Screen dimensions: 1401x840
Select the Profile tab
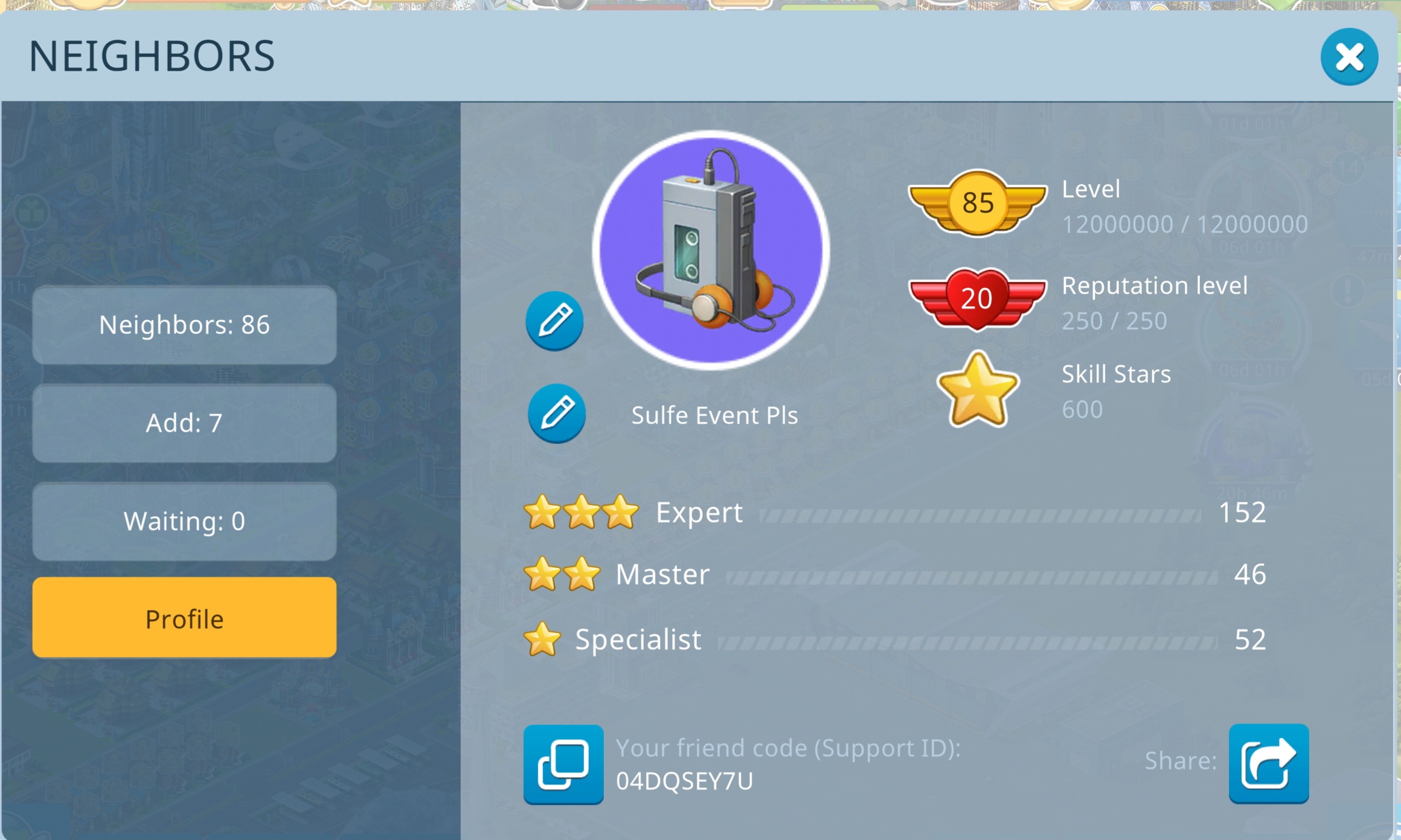coord(184,618)
